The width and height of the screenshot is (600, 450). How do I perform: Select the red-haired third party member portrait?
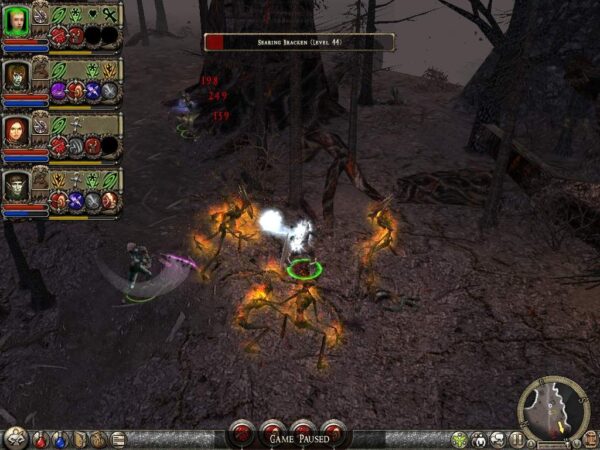point(15,131)
